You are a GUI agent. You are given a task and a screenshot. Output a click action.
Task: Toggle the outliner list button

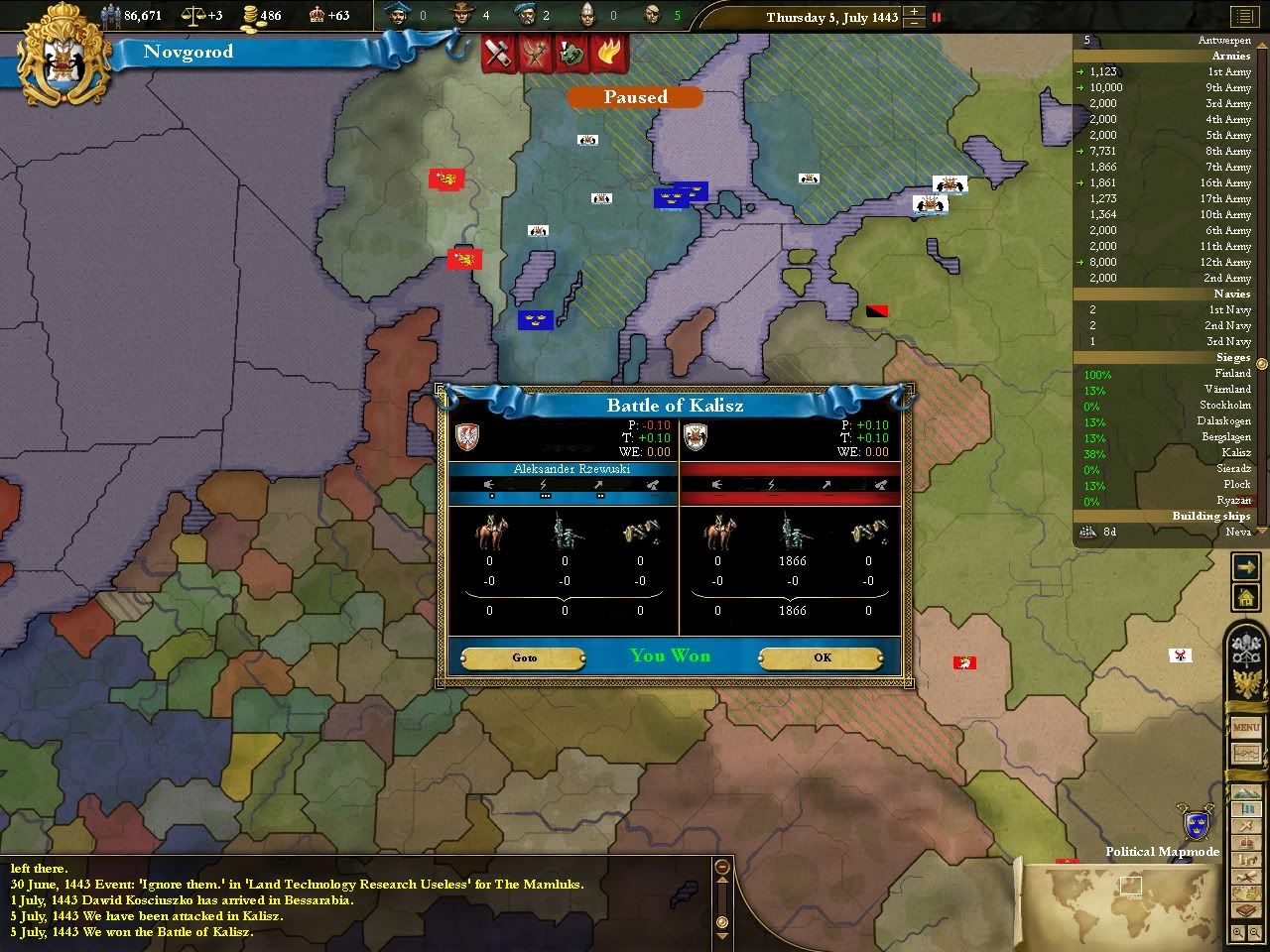coord(1243,17)
